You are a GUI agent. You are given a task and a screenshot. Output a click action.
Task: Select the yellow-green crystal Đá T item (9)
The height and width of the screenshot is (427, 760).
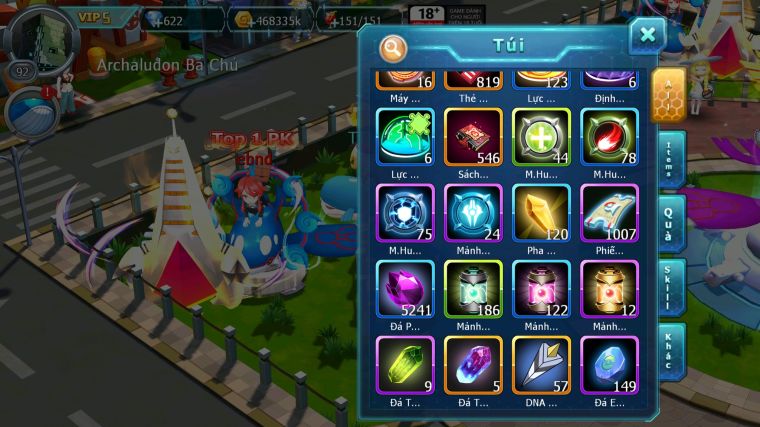[405, 365]
